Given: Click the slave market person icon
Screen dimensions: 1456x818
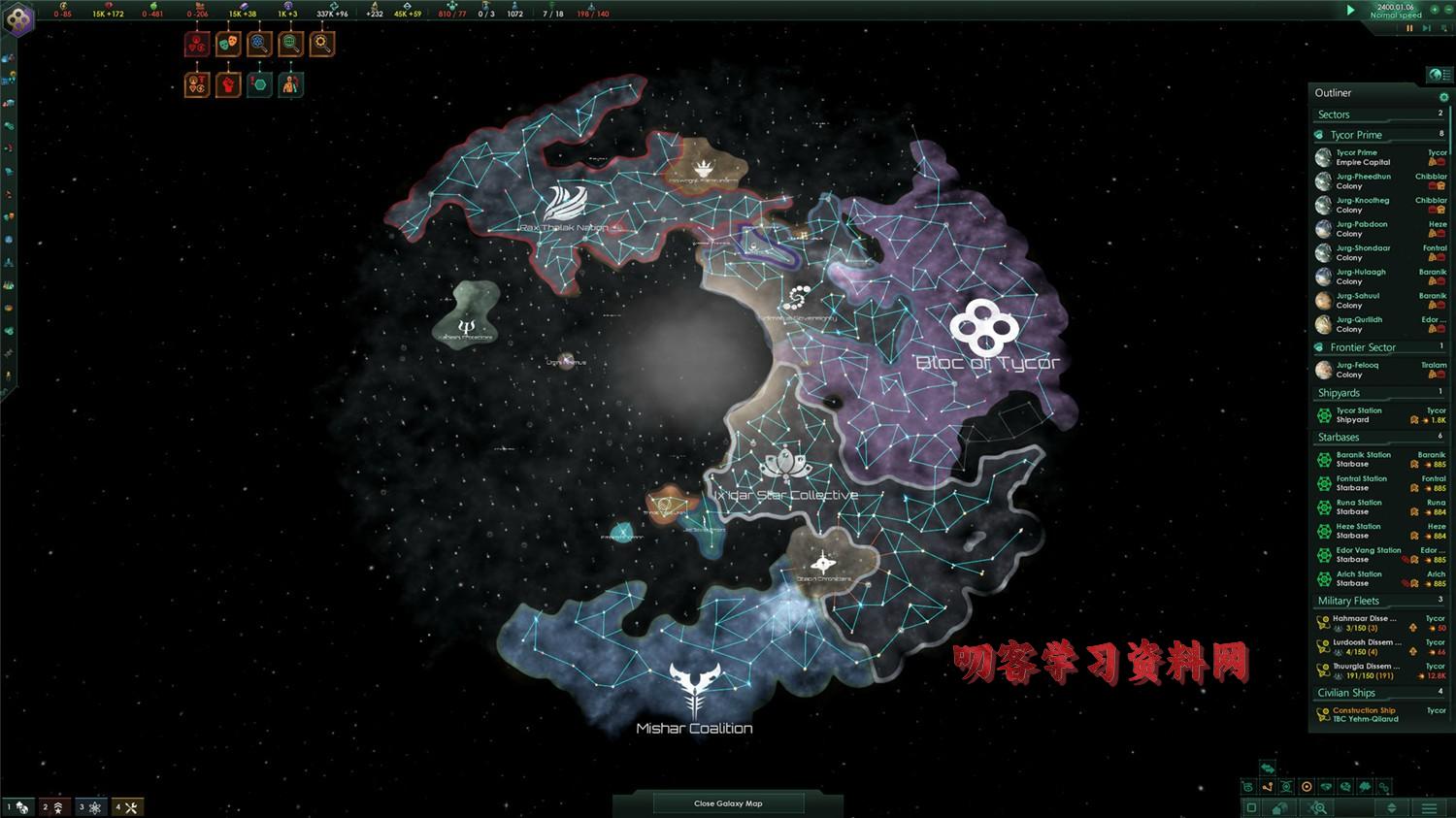Looking at the screenshot, I should tap(290, 85).
